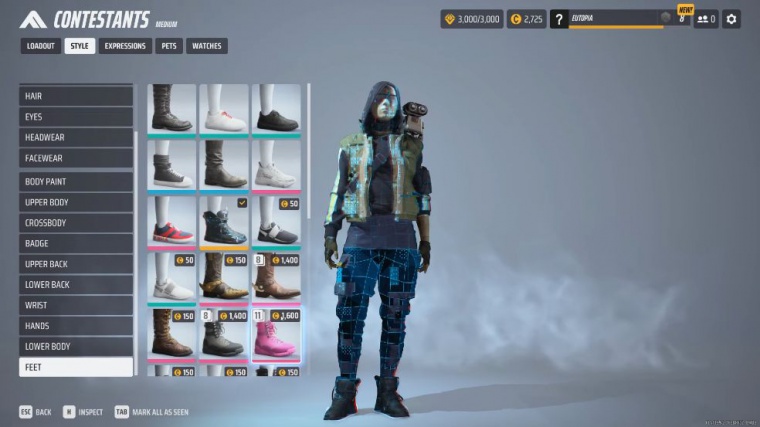Select the Hands category
Image resolution: width=760 pixels, height=427 pixels.
[76, 326]
